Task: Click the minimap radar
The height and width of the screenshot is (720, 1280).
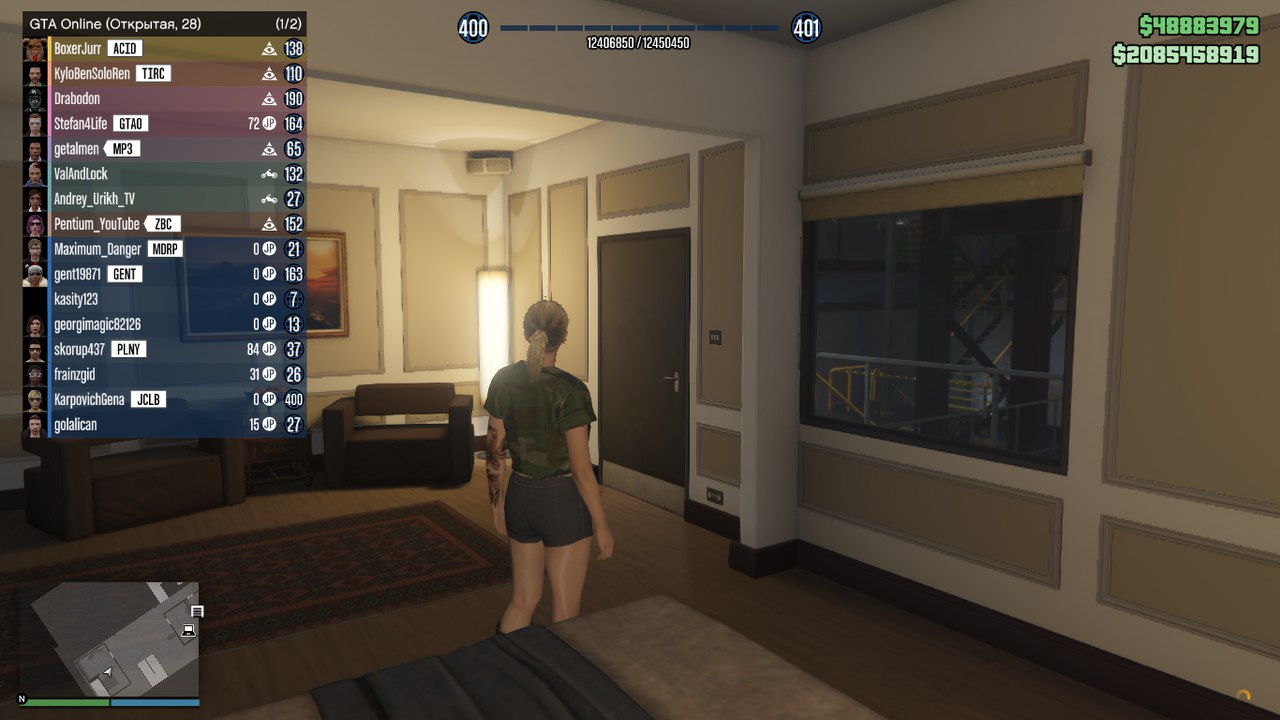Action: (x=110, y=640)
